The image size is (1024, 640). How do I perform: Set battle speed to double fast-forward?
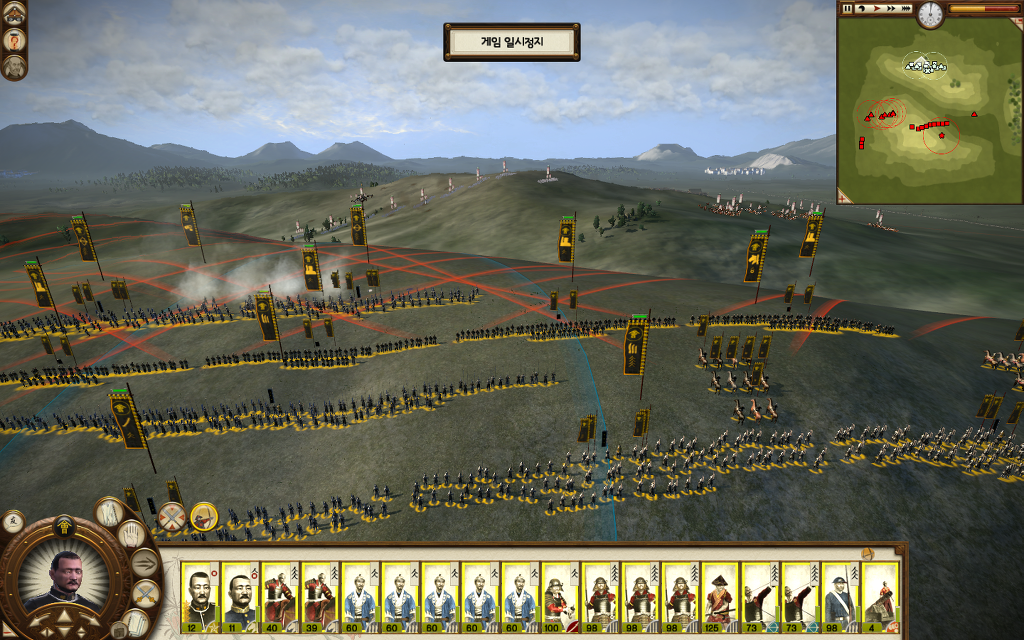click(x=890, y=9)
